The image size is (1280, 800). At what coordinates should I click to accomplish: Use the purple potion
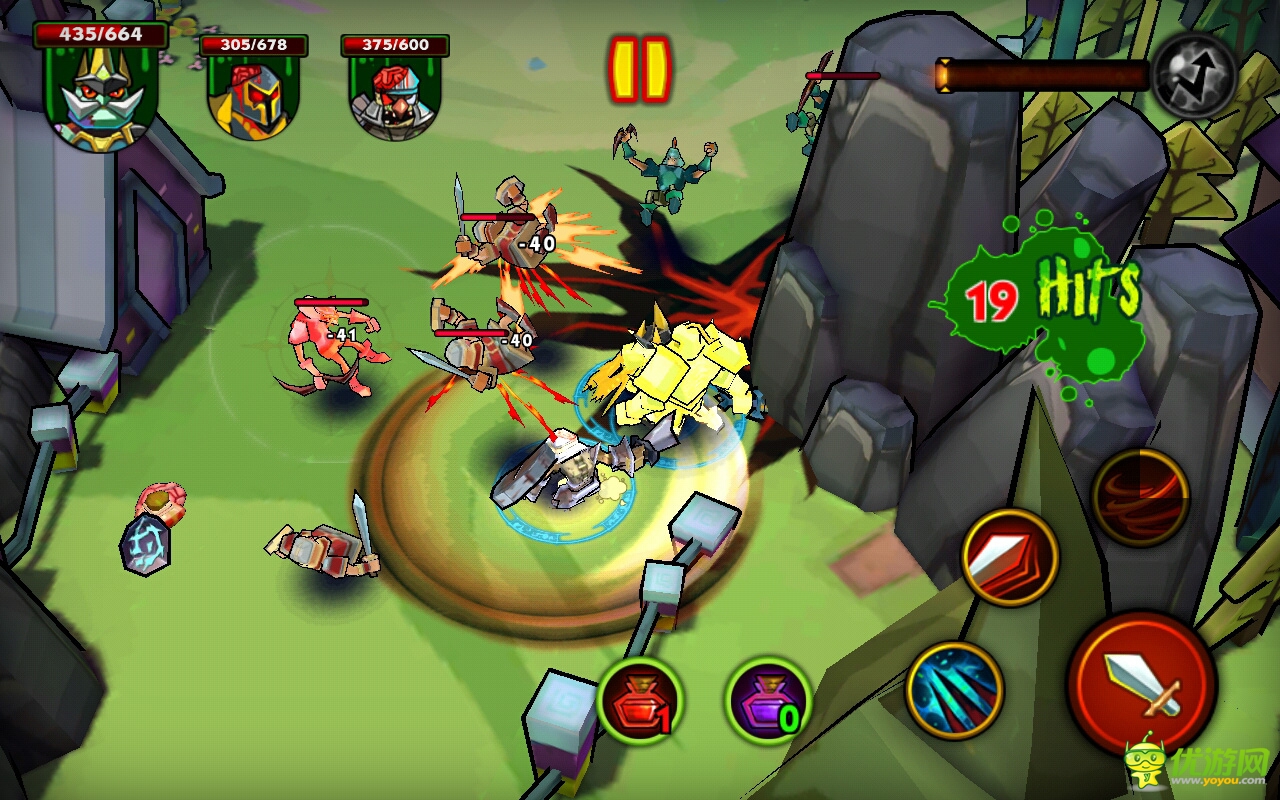(768, 700)
